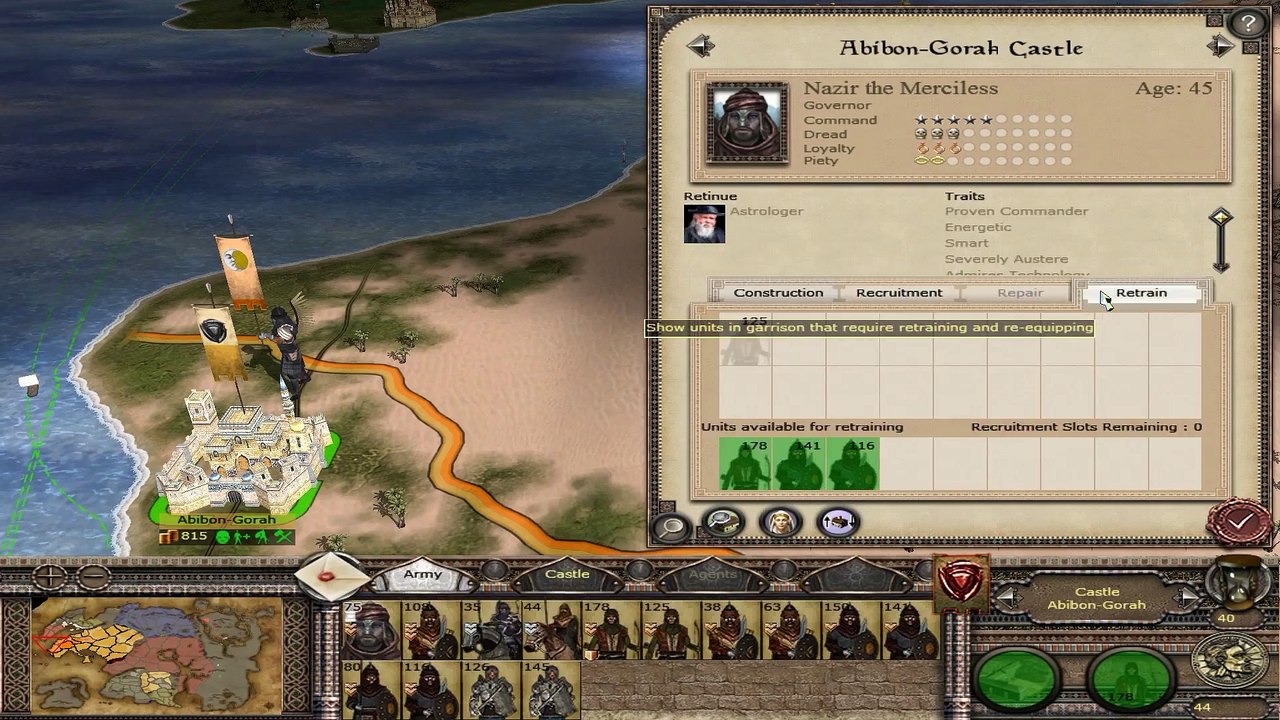This screenshot has height=720, width=1280.
Task: Click the Astrologer retinue portrait
Action: click(704, 224)
